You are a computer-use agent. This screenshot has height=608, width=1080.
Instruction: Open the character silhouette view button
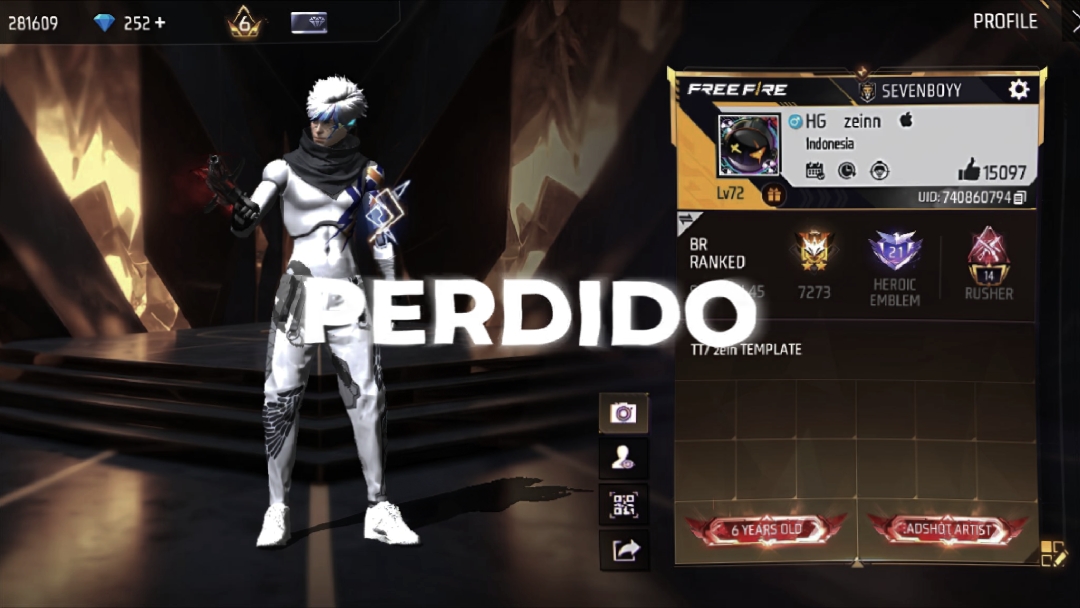(x=623, y=458)
